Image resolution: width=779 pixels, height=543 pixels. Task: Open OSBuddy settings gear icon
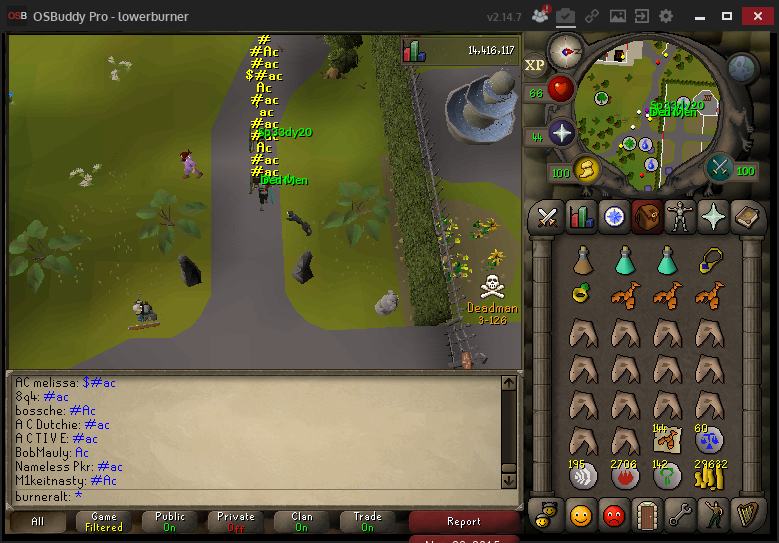tap(666, 16)
